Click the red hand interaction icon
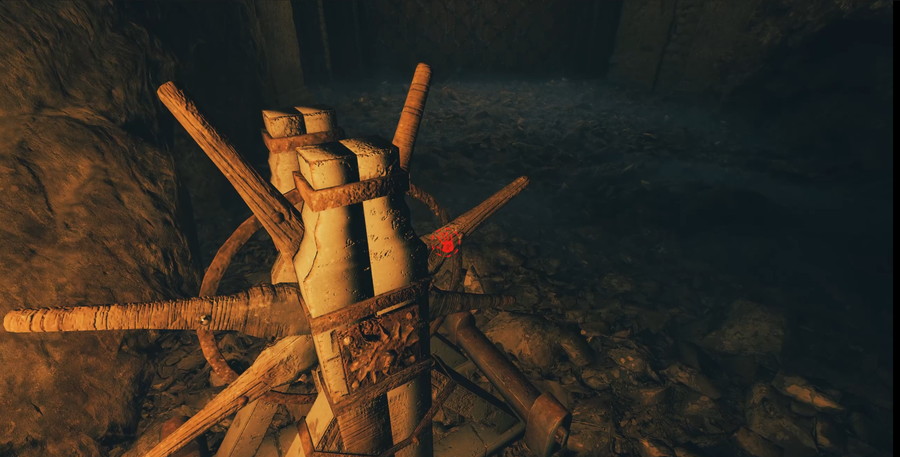 point(447,241)
